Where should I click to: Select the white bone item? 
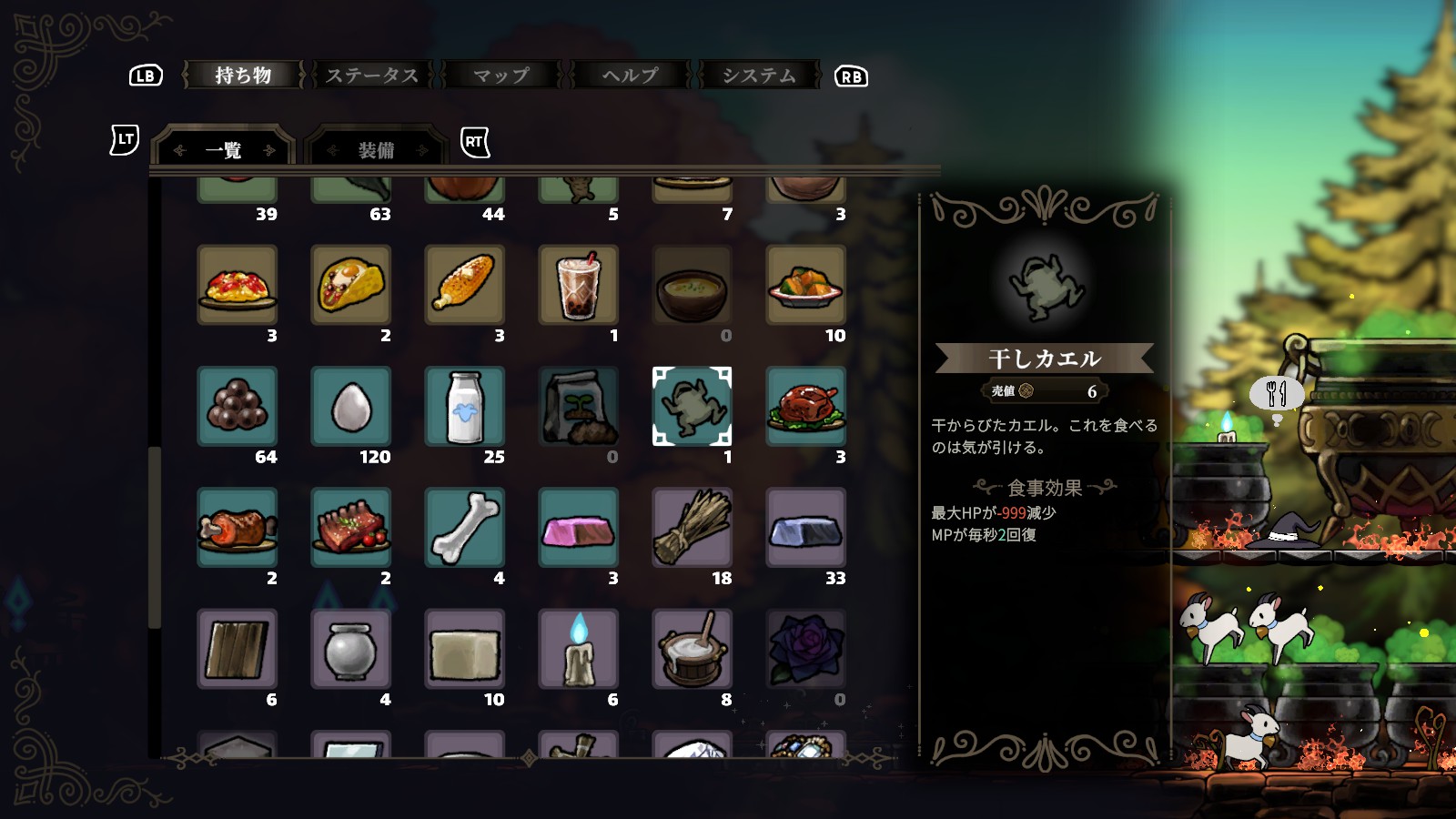coord(465,527)
